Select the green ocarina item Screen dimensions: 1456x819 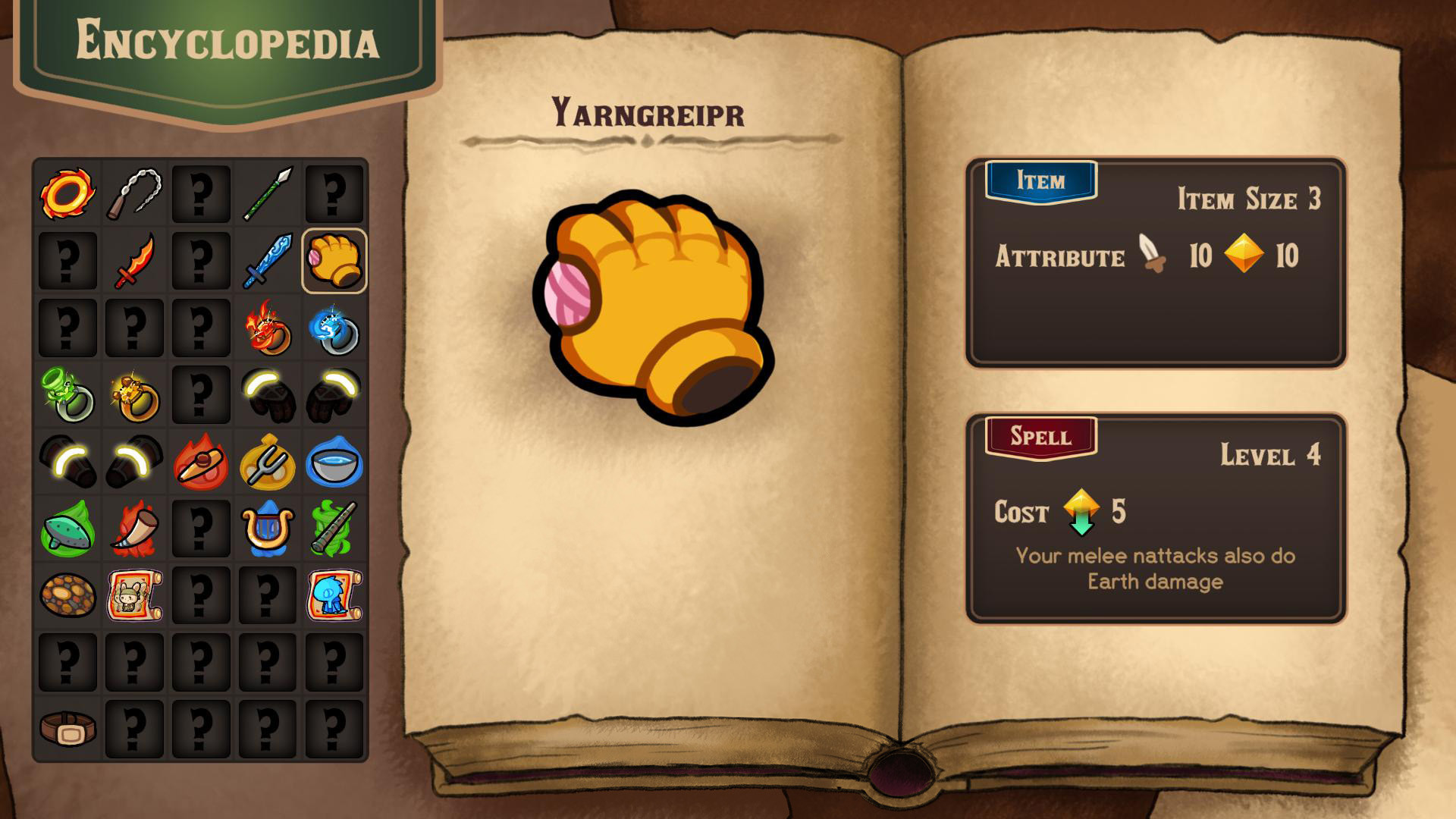67,531
